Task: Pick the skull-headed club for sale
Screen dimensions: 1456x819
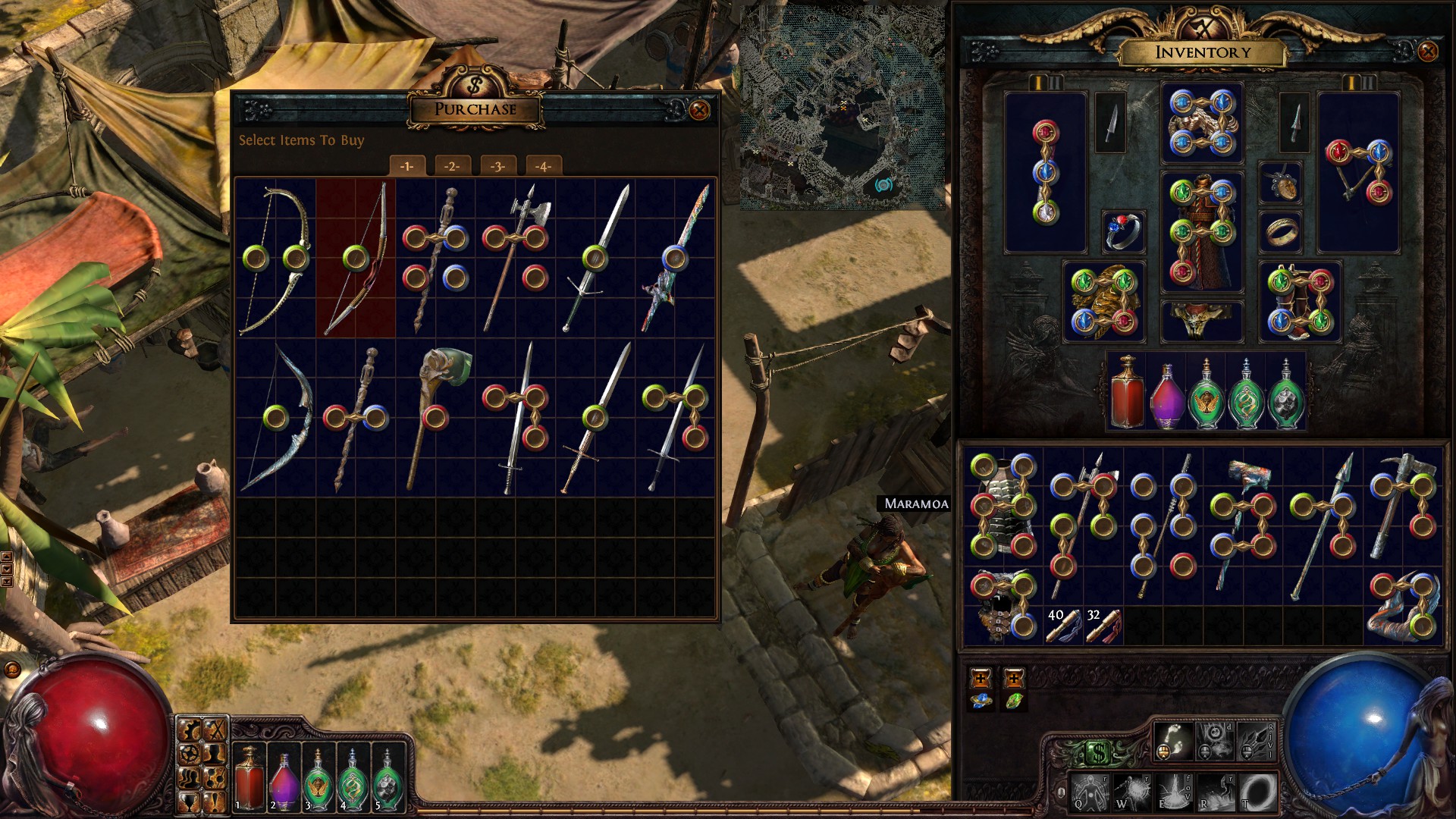Action: (435, 417)
